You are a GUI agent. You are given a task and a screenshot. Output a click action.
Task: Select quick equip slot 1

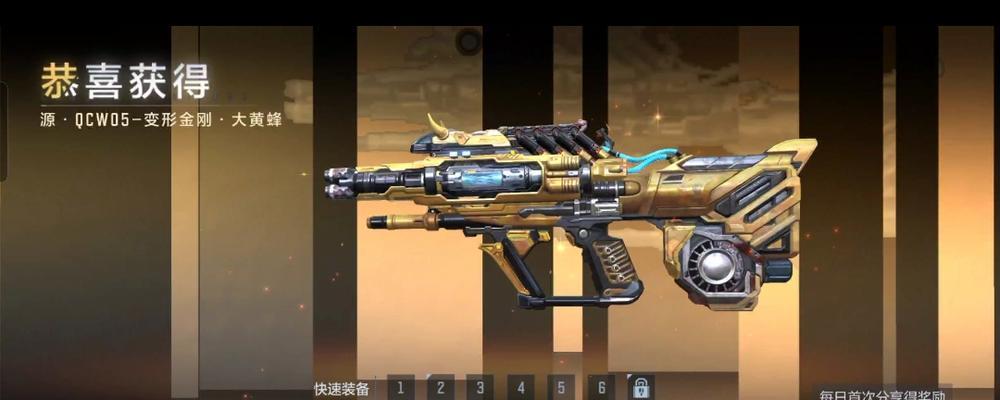(400, 387)
